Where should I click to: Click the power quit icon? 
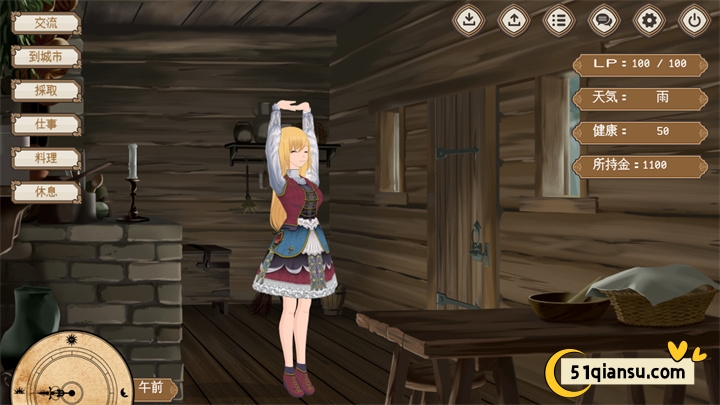[694, 19]
